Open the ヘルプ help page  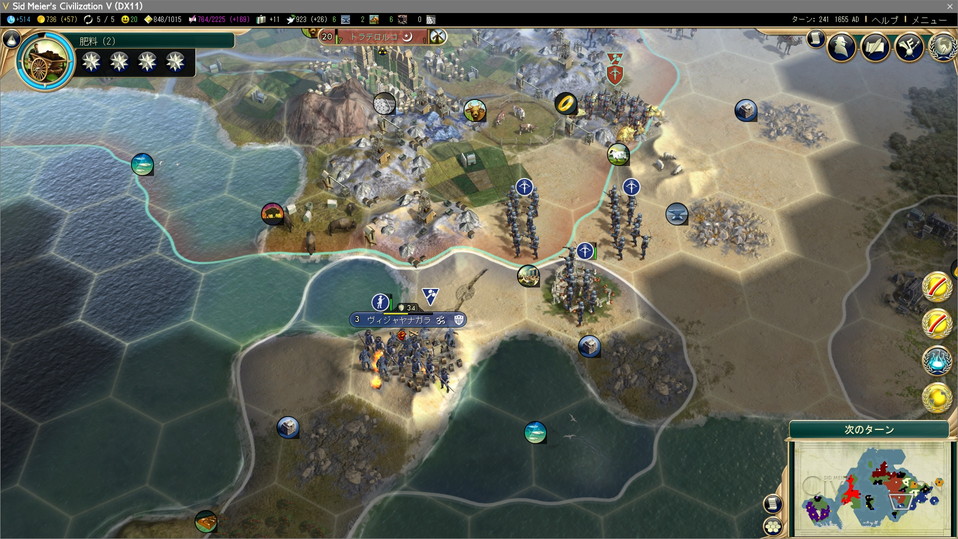[884, 19]
